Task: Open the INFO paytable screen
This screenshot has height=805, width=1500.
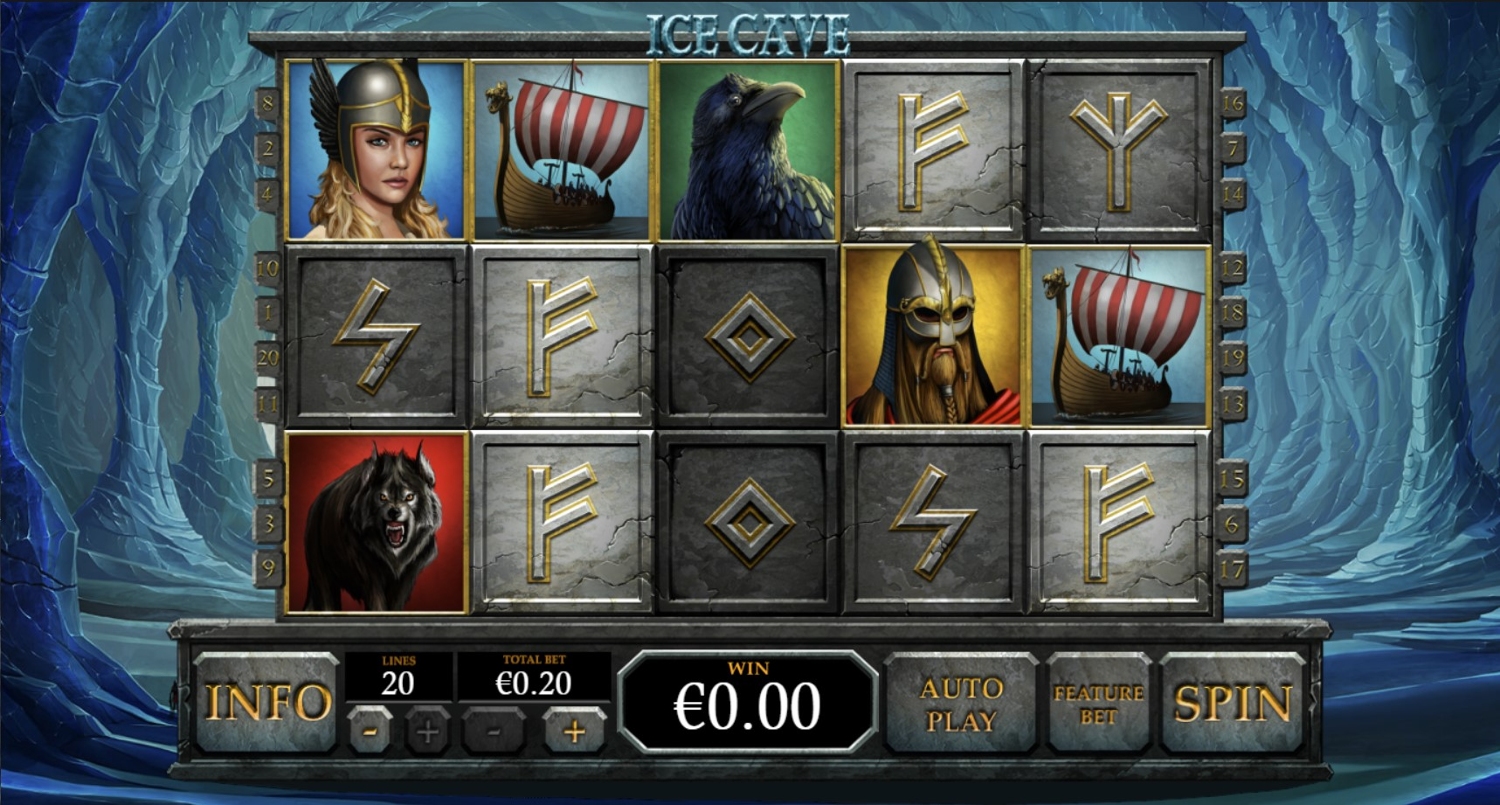Action: pyautogui.click(x=266, y=703)
